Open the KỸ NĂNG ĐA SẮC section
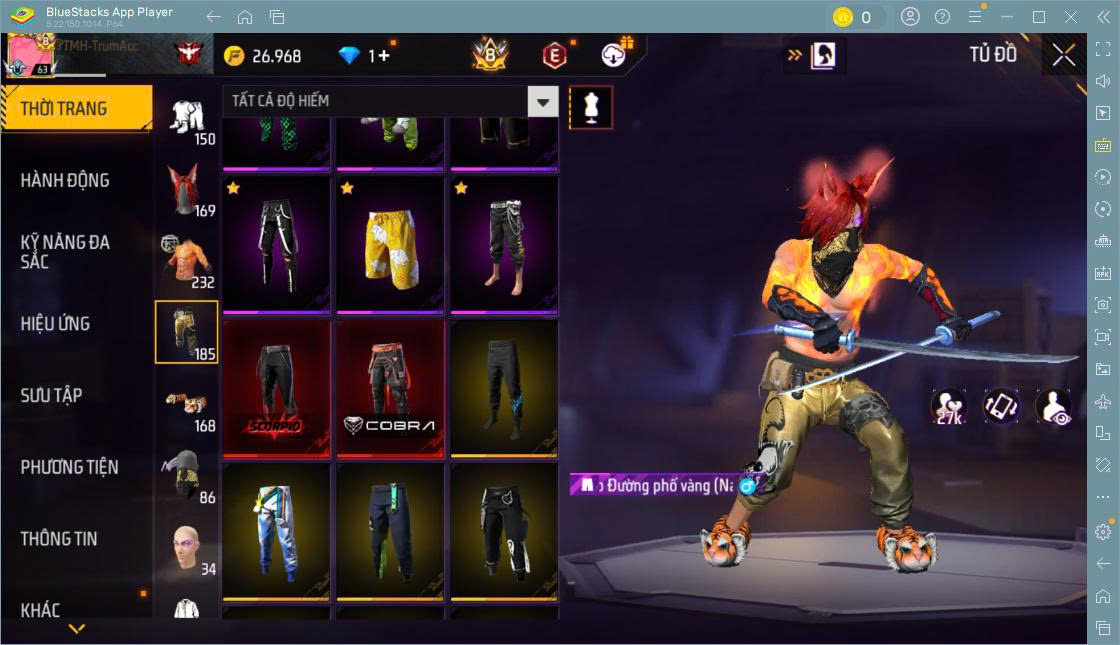 coord(65,252)
